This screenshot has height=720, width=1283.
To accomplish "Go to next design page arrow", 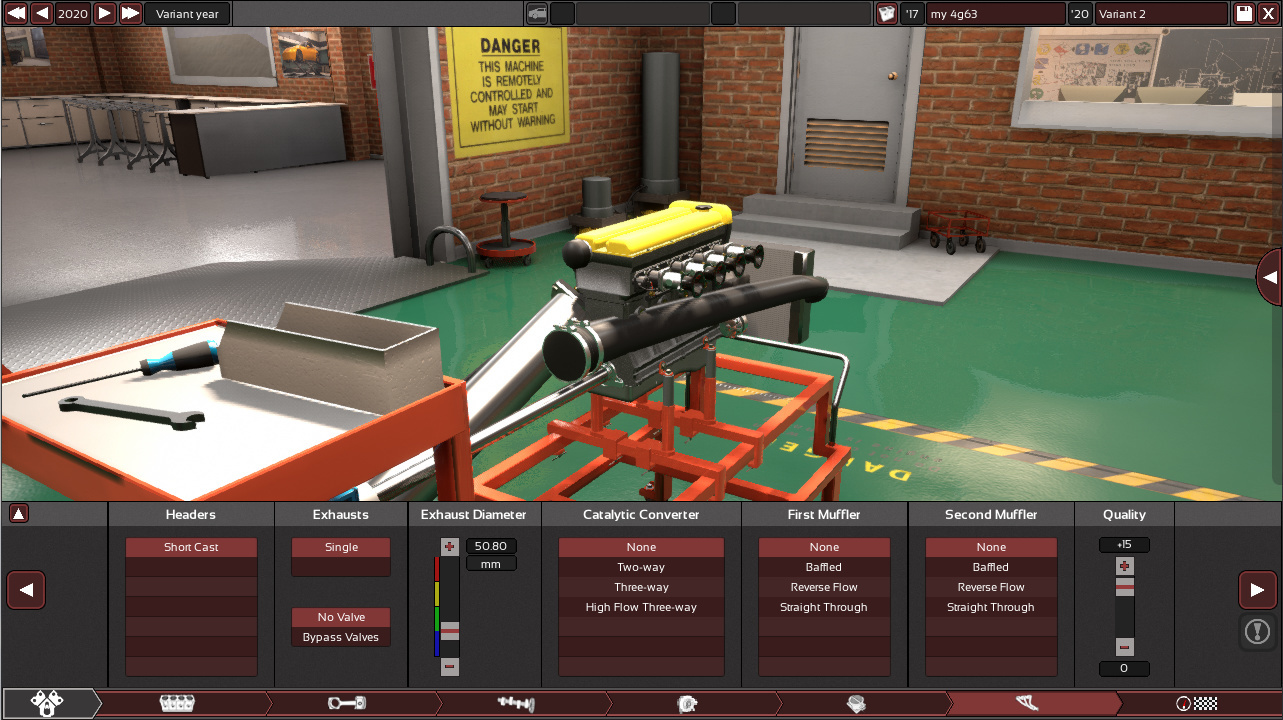I will pyautogui.click(x=1257, y=590).
